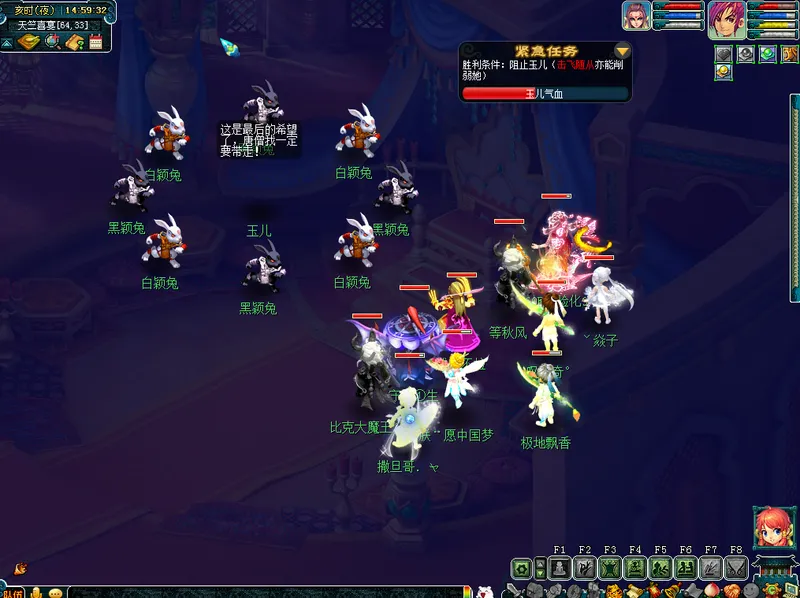Select the pet portrait with purple hair
This screenshot has width=800, height=598.
click(636, 15)
